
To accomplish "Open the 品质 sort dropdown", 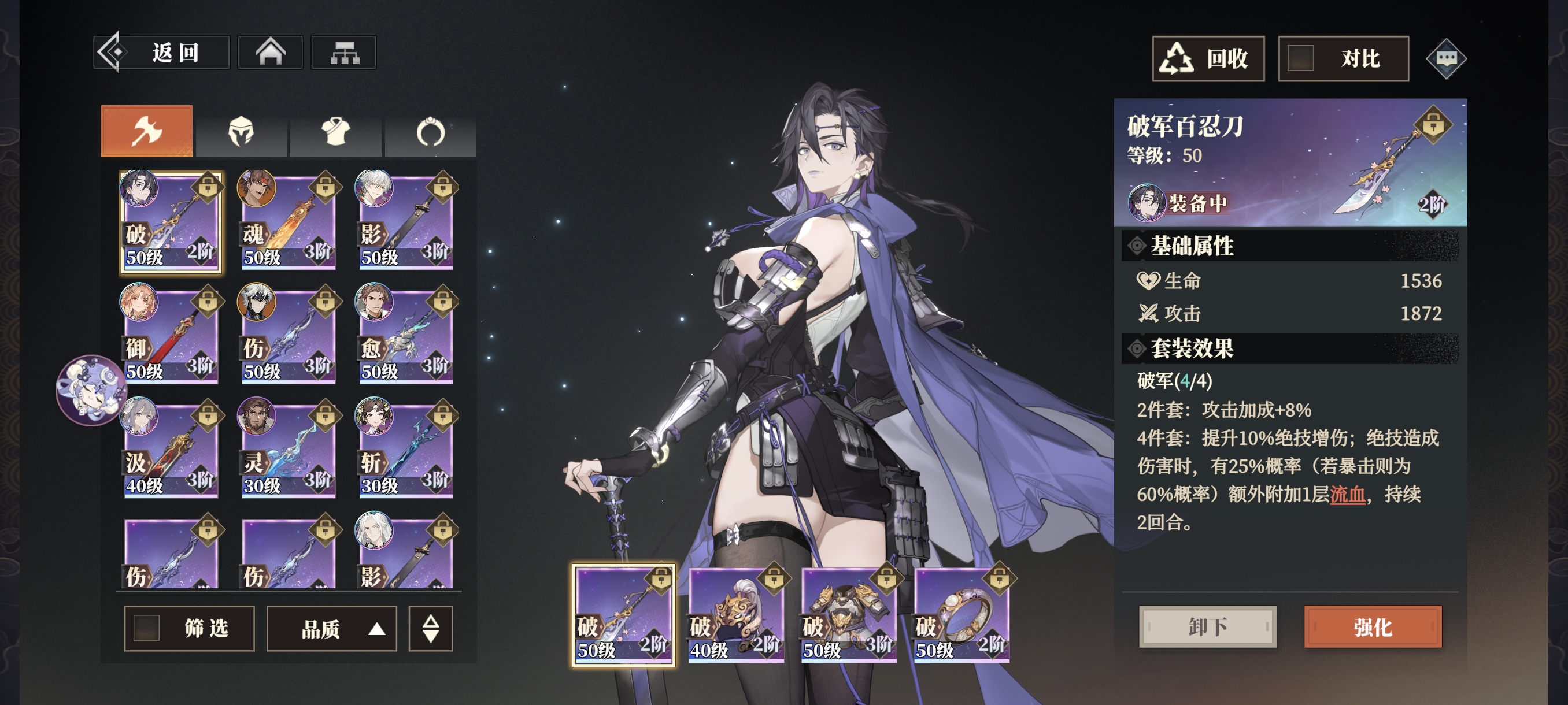I will click(332, 628).
